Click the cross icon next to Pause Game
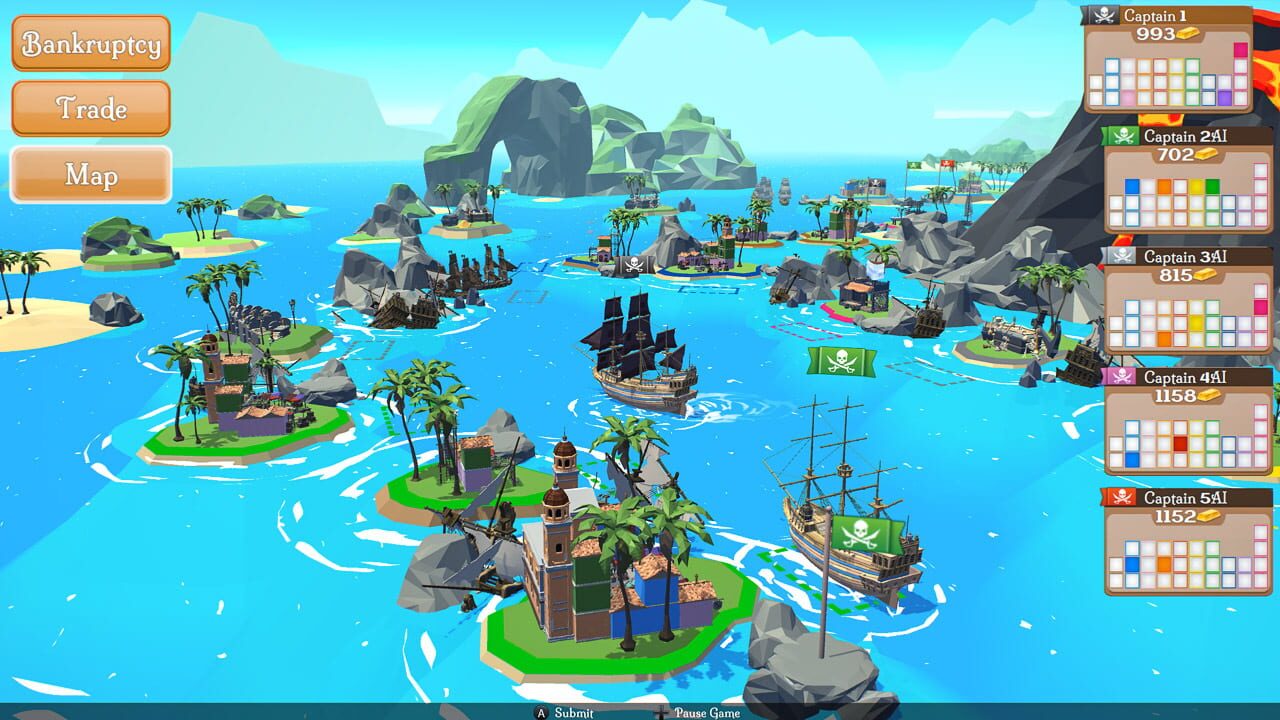This screenshot has height=720, width=1280. (661, 711)
